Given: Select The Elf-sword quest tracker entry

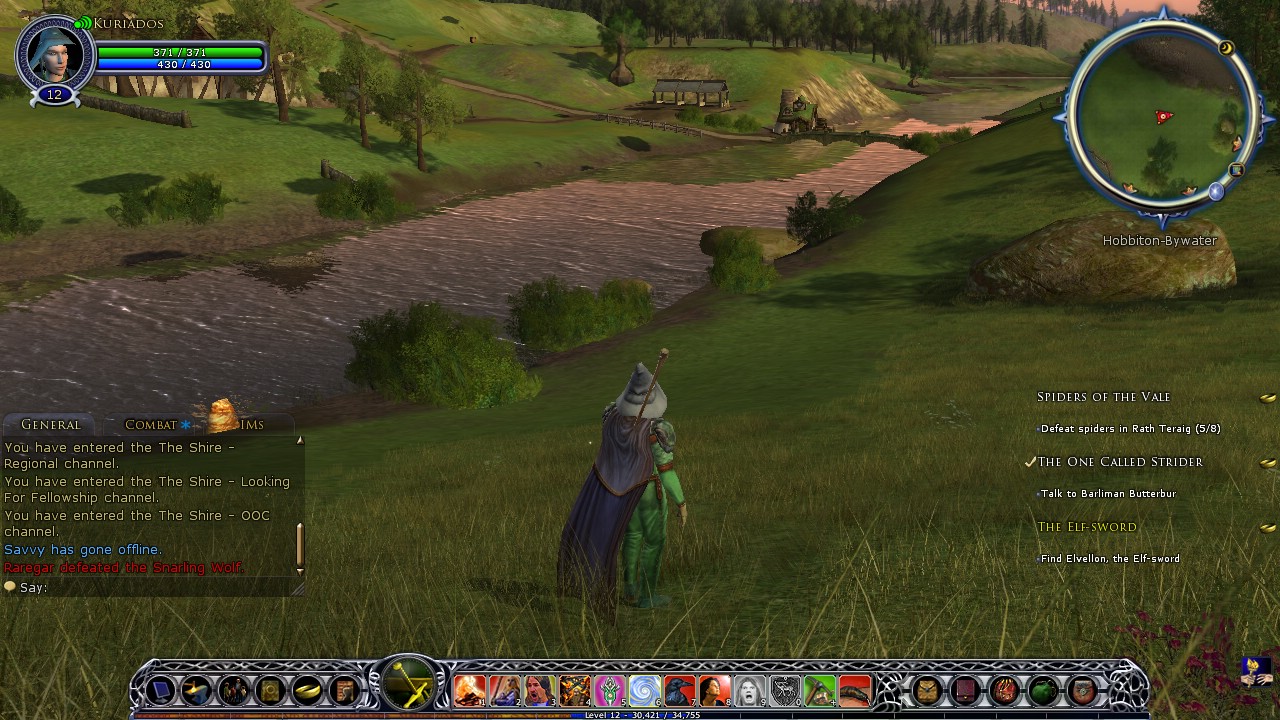Looking at the screenshot, I should pos(1087,527).
